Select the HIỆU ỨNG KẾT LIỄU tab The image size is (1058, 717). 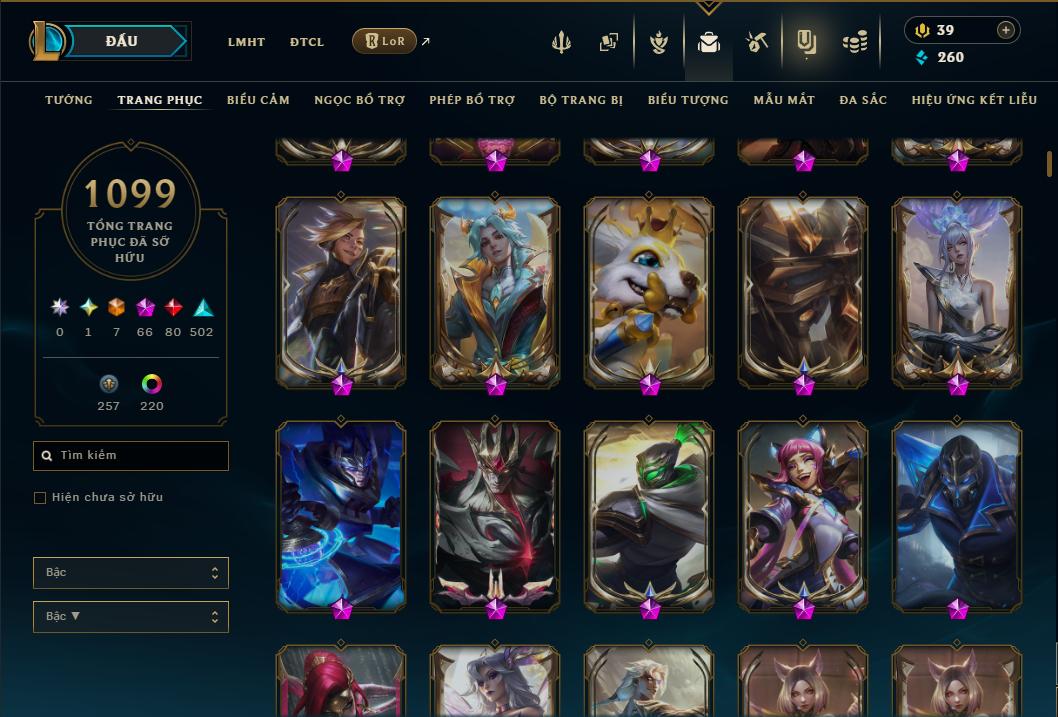point(974,100)
